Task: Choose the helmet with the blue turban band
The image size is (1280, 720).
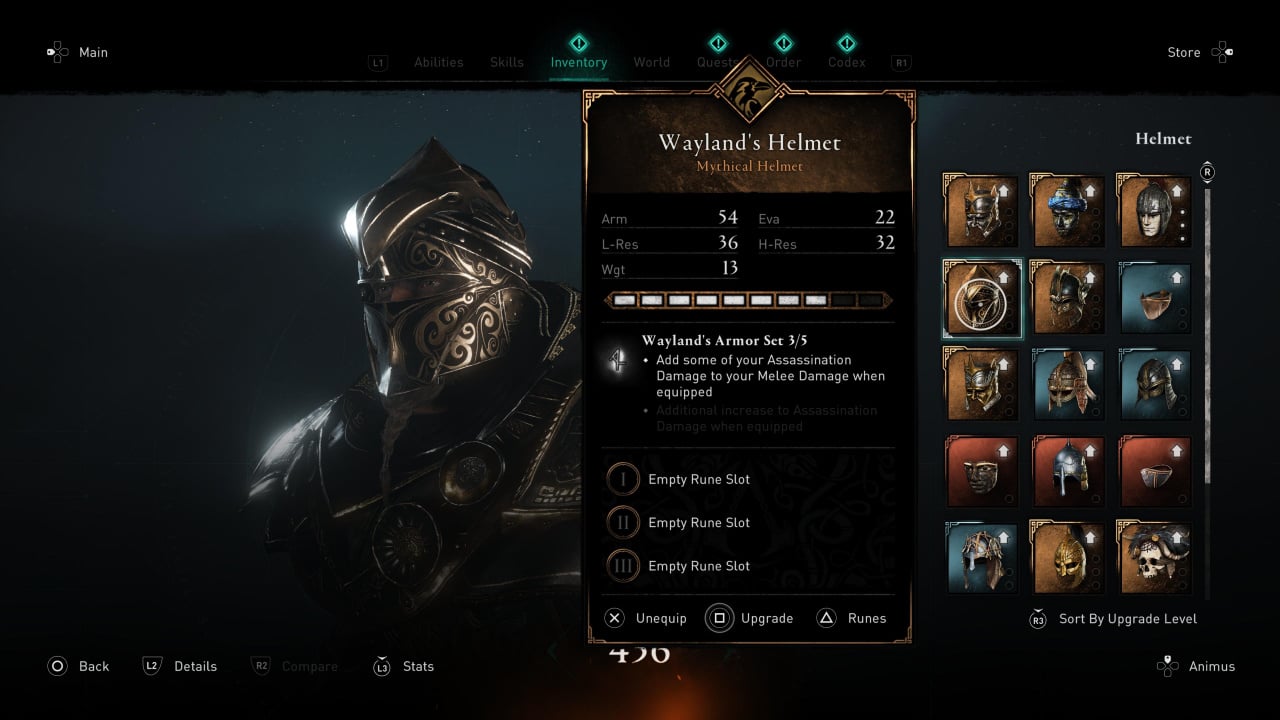Action: pos(1068,211)
